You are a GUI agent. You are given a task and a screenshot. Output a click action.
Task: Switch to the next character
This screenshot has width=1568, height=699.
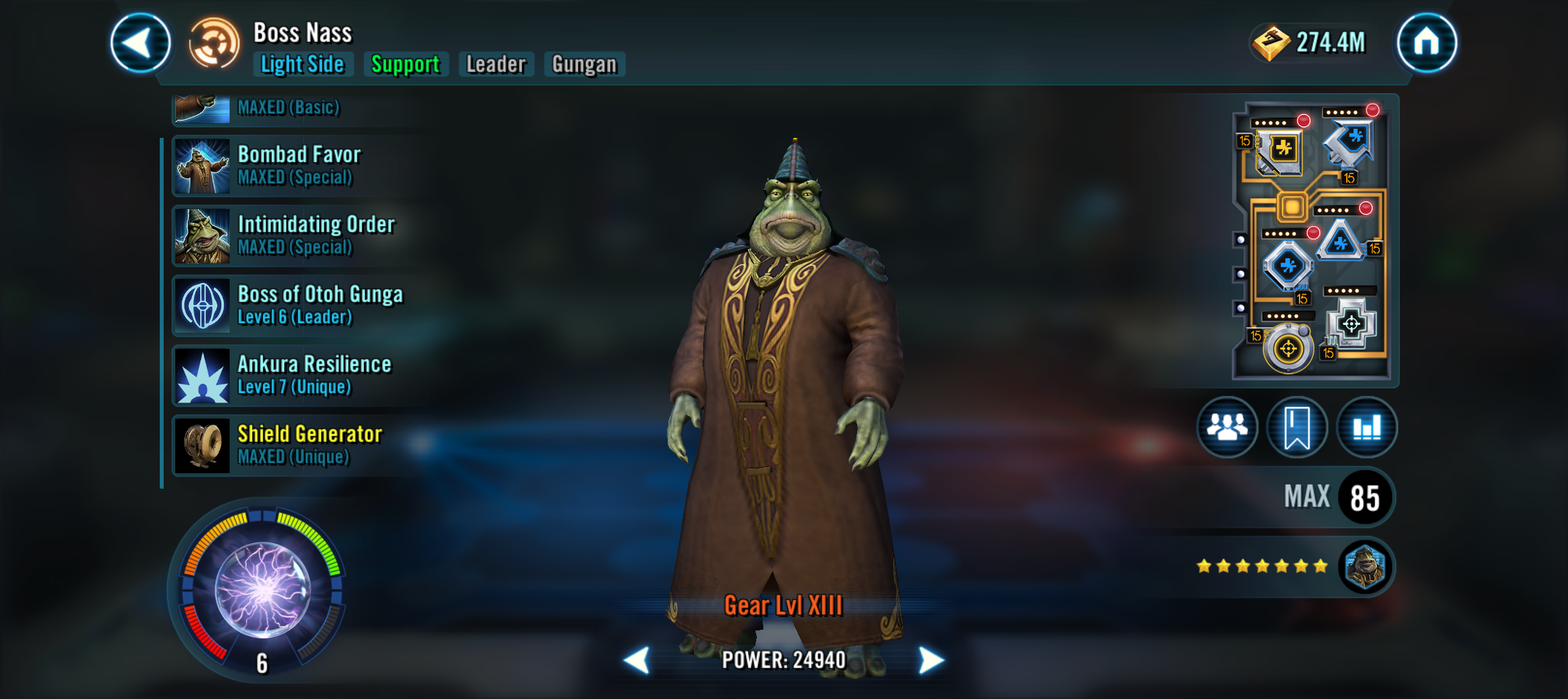point(930,660)
